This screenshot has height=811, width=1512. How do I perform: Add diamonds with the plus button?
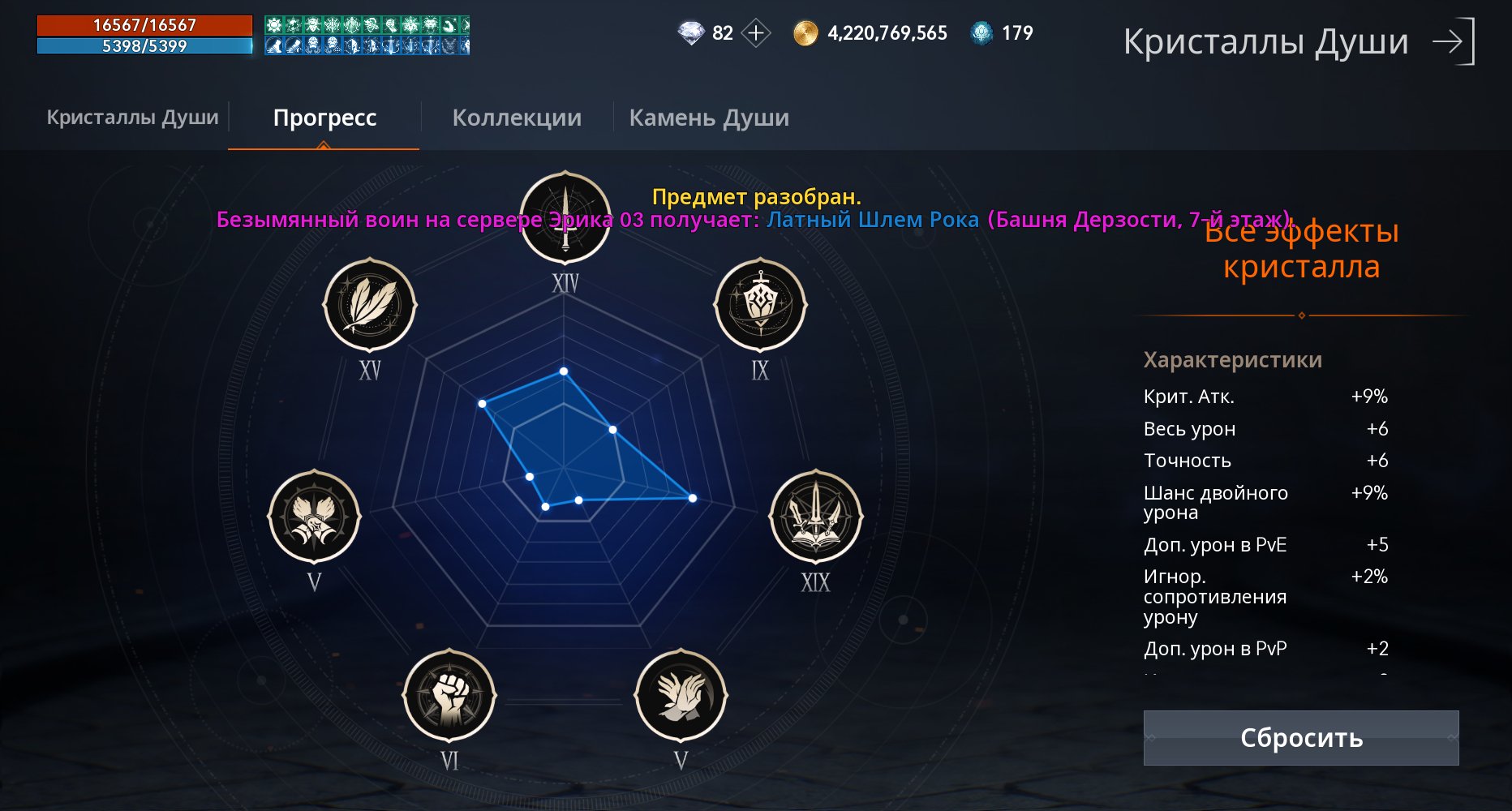pos(756,33)
